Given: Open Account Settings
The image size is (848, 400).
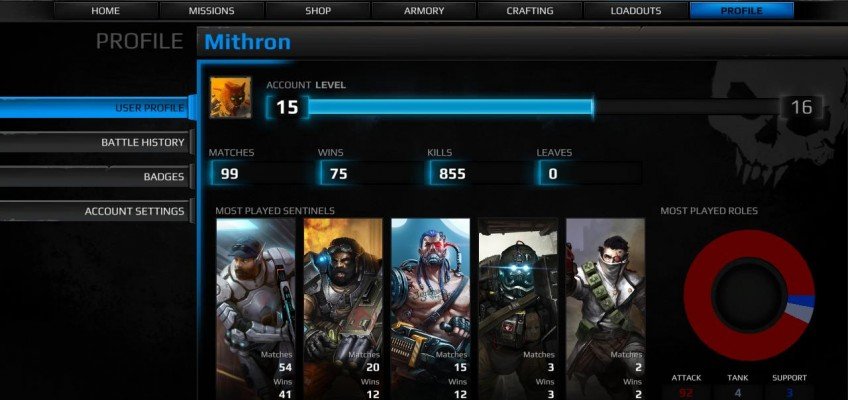Looking at the screenshot, I should pos(97,211).
